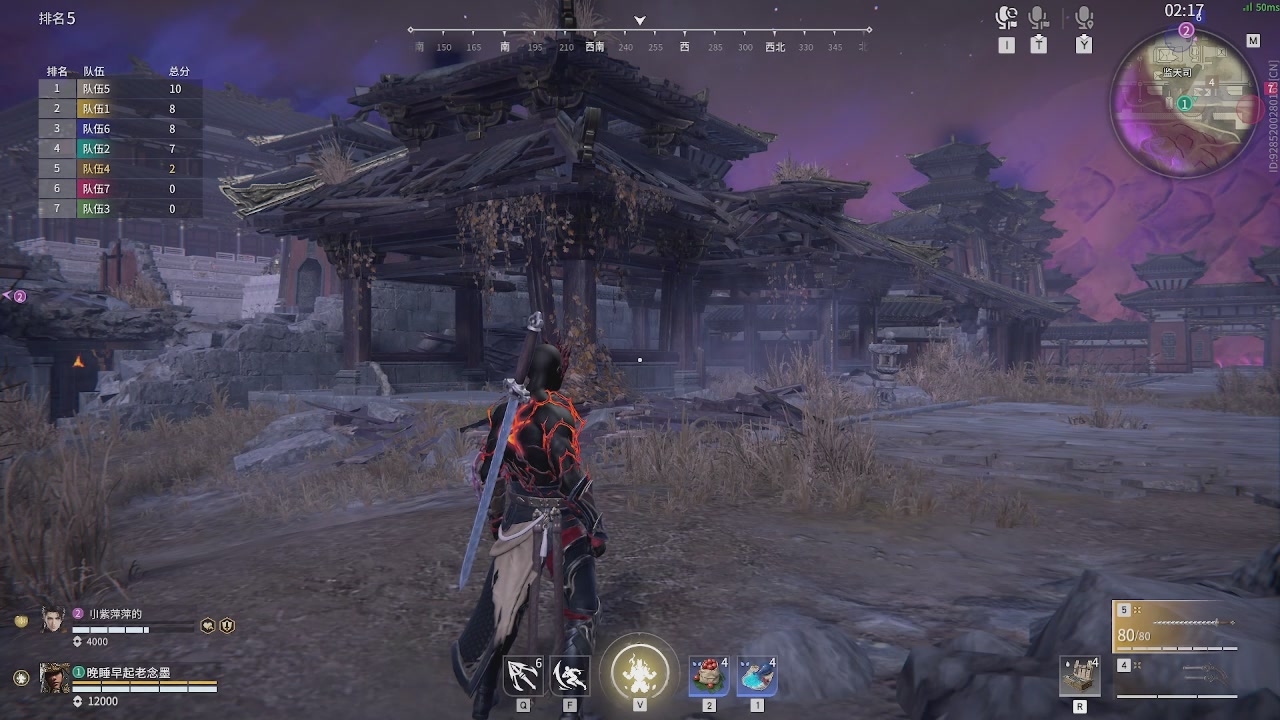Image resolution: width=1280 pixels, height=720 pixels.
Task: Select the repair kit box slot
Action: (x=1080, y=675)
